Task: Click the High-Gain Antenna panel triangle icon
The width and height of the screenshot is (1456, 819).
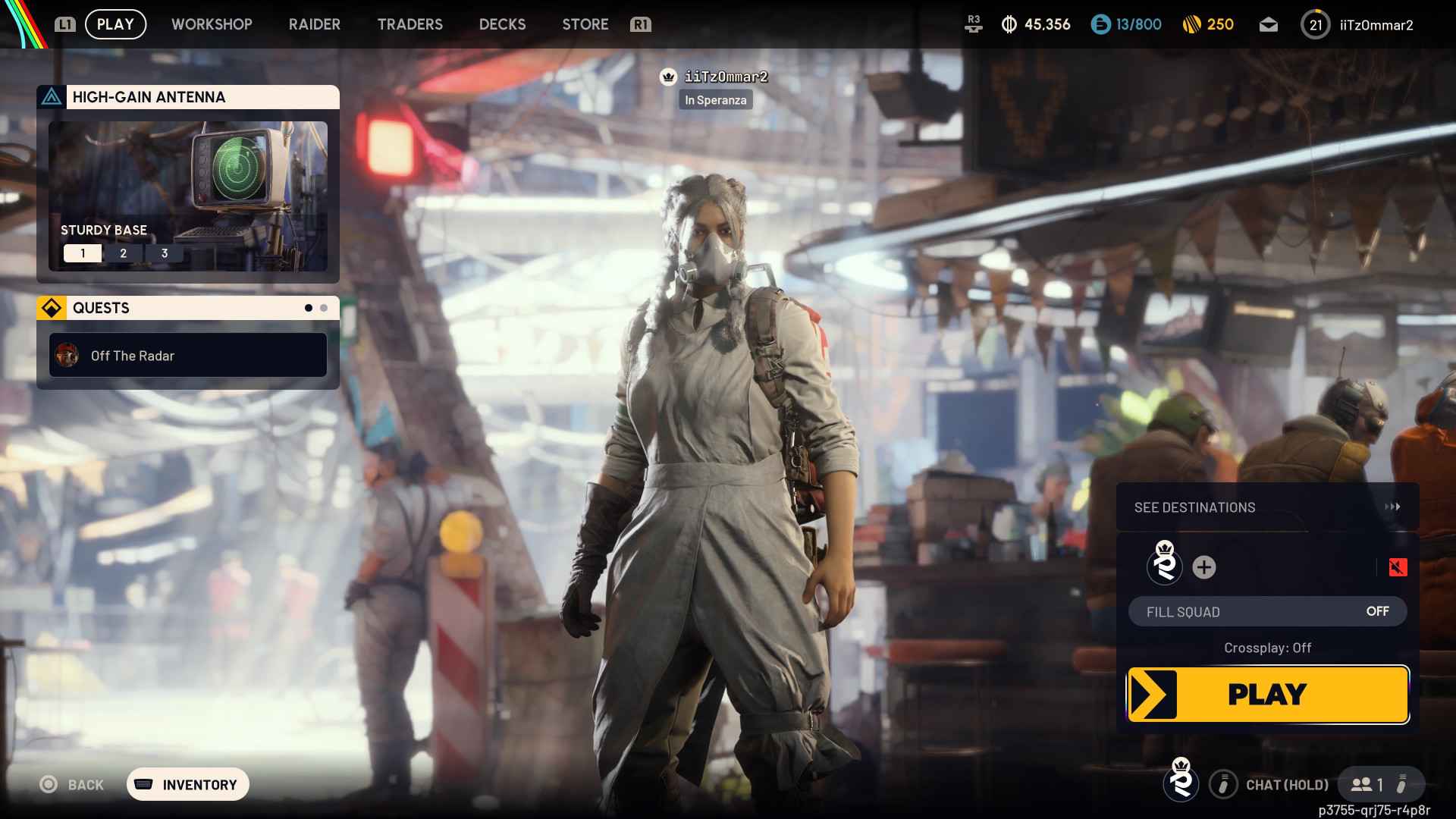Action: point(52,97)
